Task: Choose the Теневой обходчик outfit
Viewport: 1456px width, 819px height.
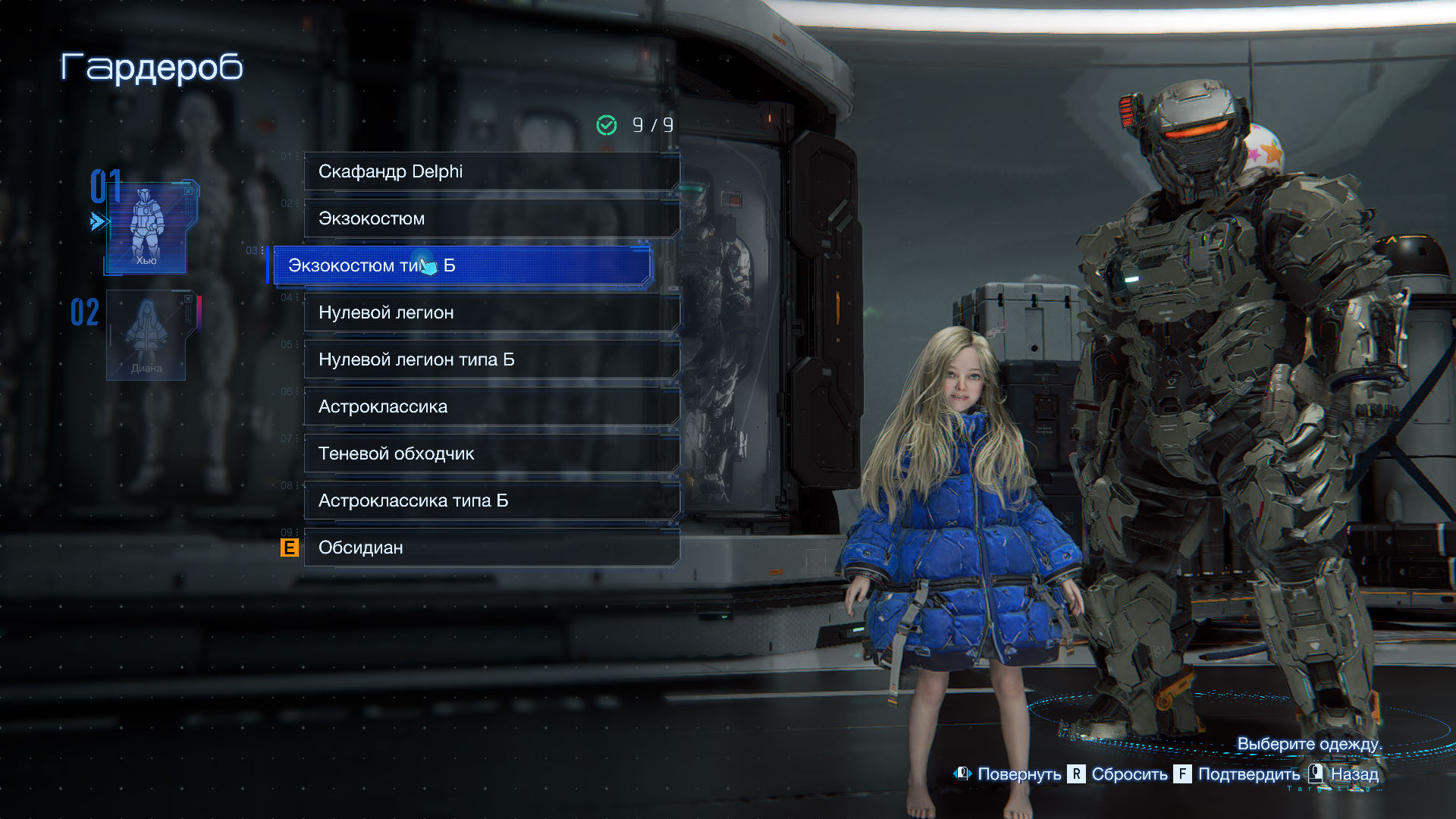Action: pos(491,453)
